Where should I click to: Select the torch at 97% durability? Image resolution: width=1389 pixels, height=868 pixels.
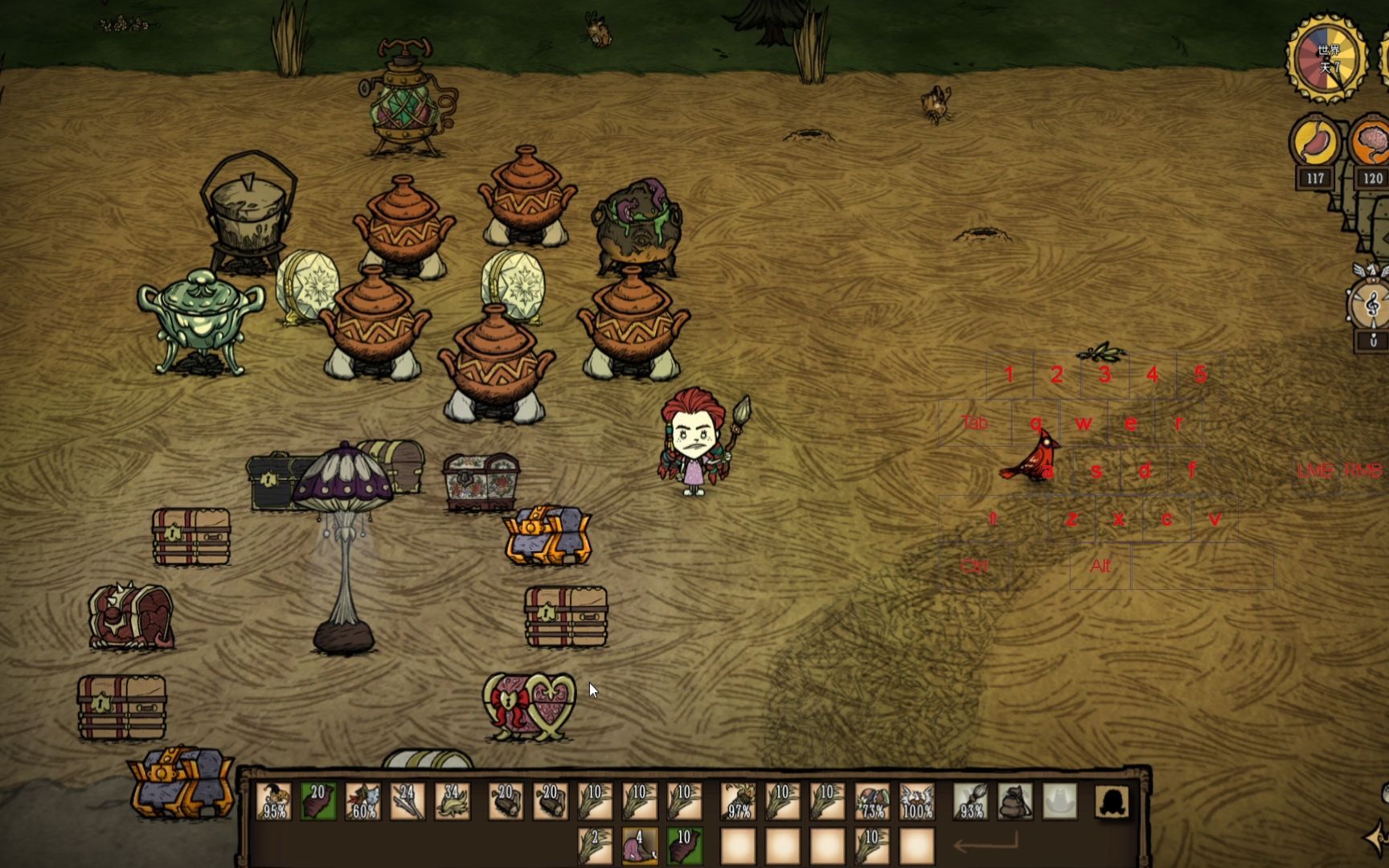click(738, 801)
